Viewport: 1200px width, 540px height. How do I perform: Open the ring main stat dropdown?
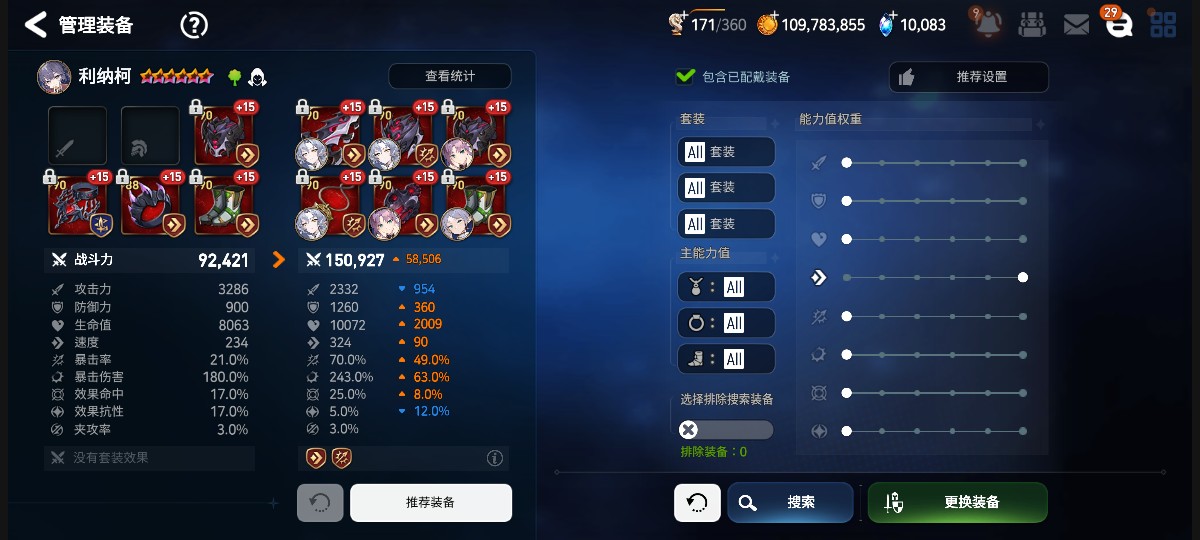point(726,323)
